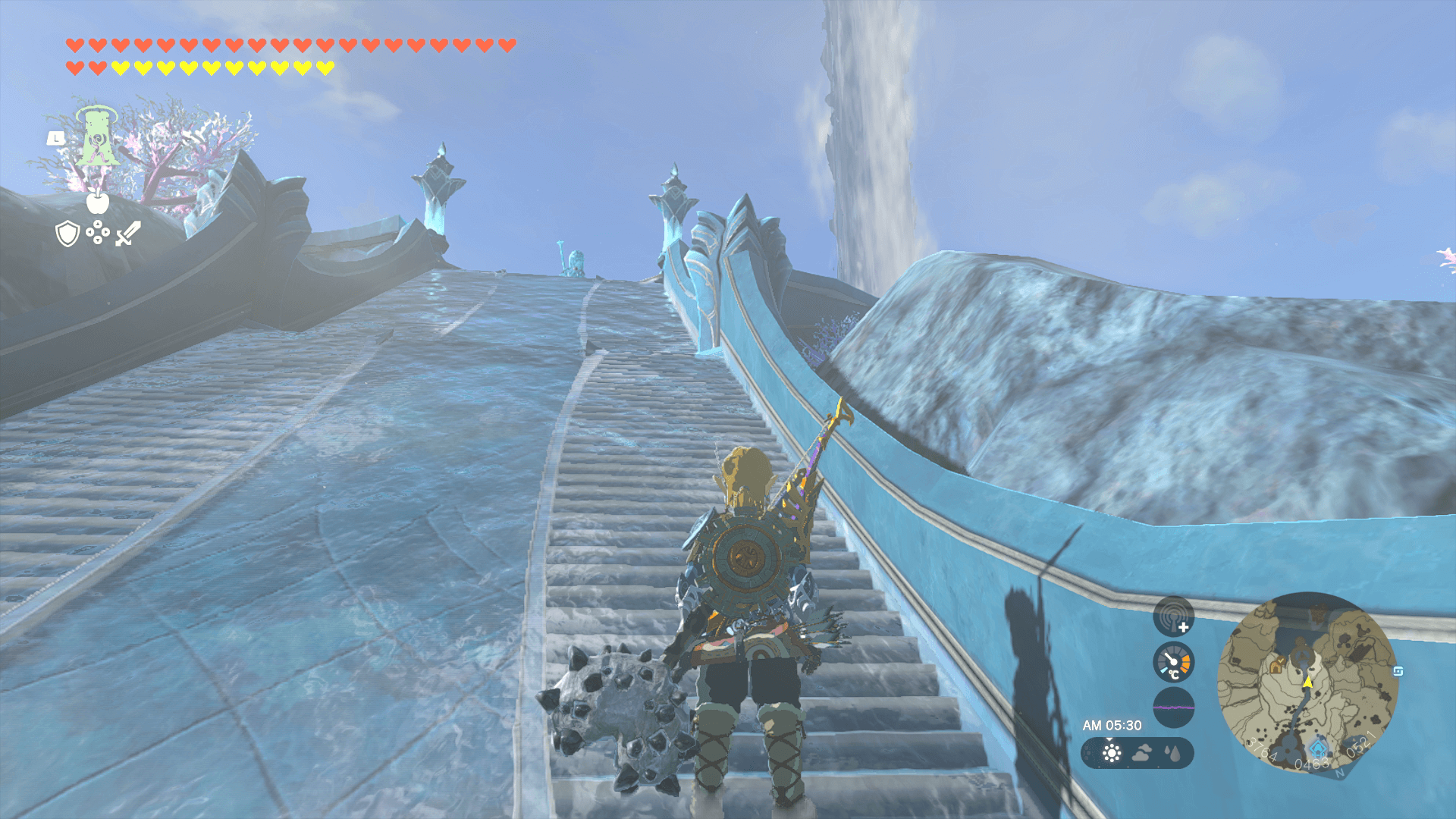The width and height of the screenshot is (1456, 819).
Task: Open the circular minimap
Action: click(1307, 682)
